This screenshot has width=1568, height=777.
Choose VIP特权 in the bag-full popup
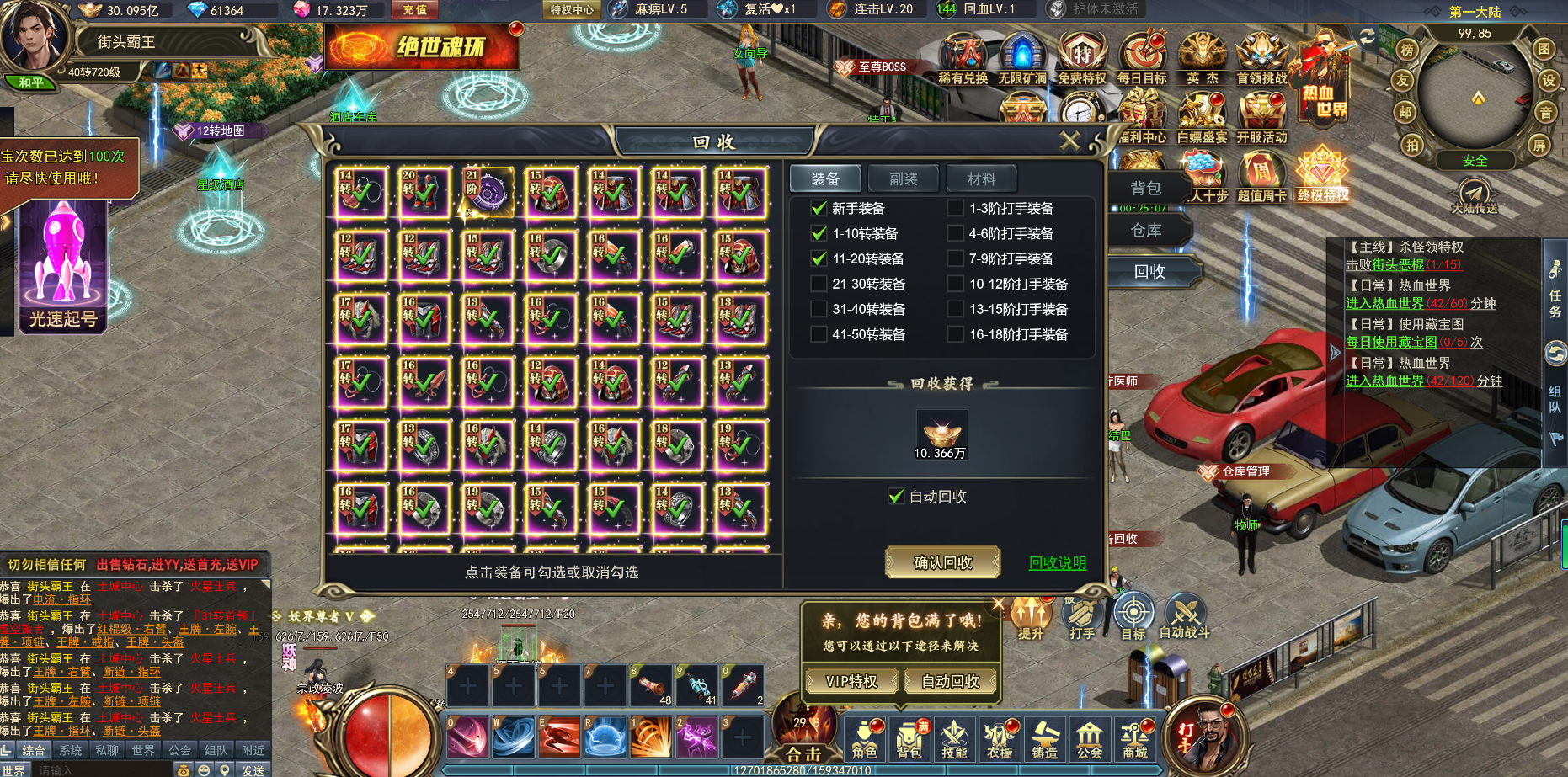(x=851, y=681)
